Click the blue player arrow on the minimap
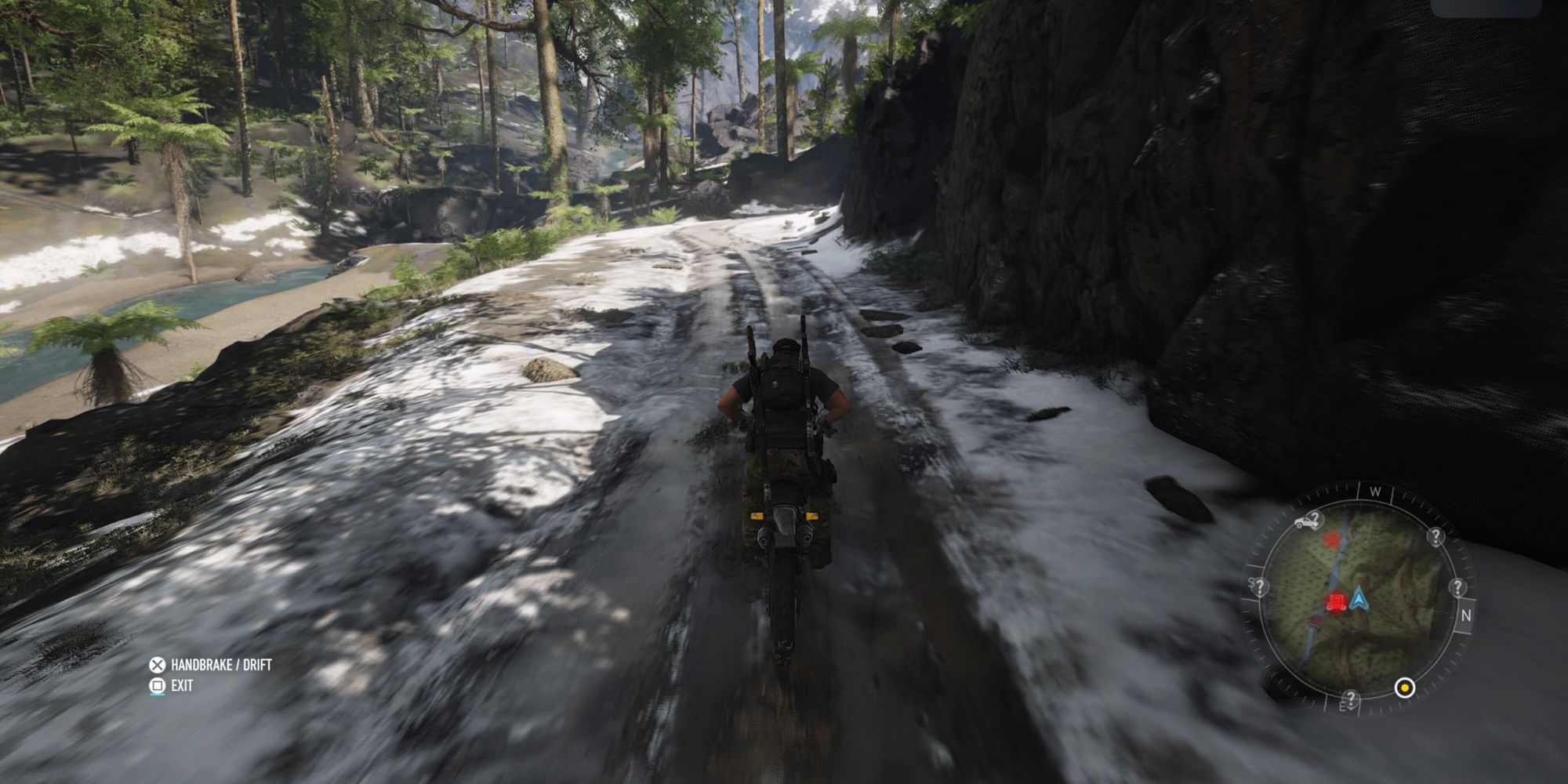 [1359, 599]
